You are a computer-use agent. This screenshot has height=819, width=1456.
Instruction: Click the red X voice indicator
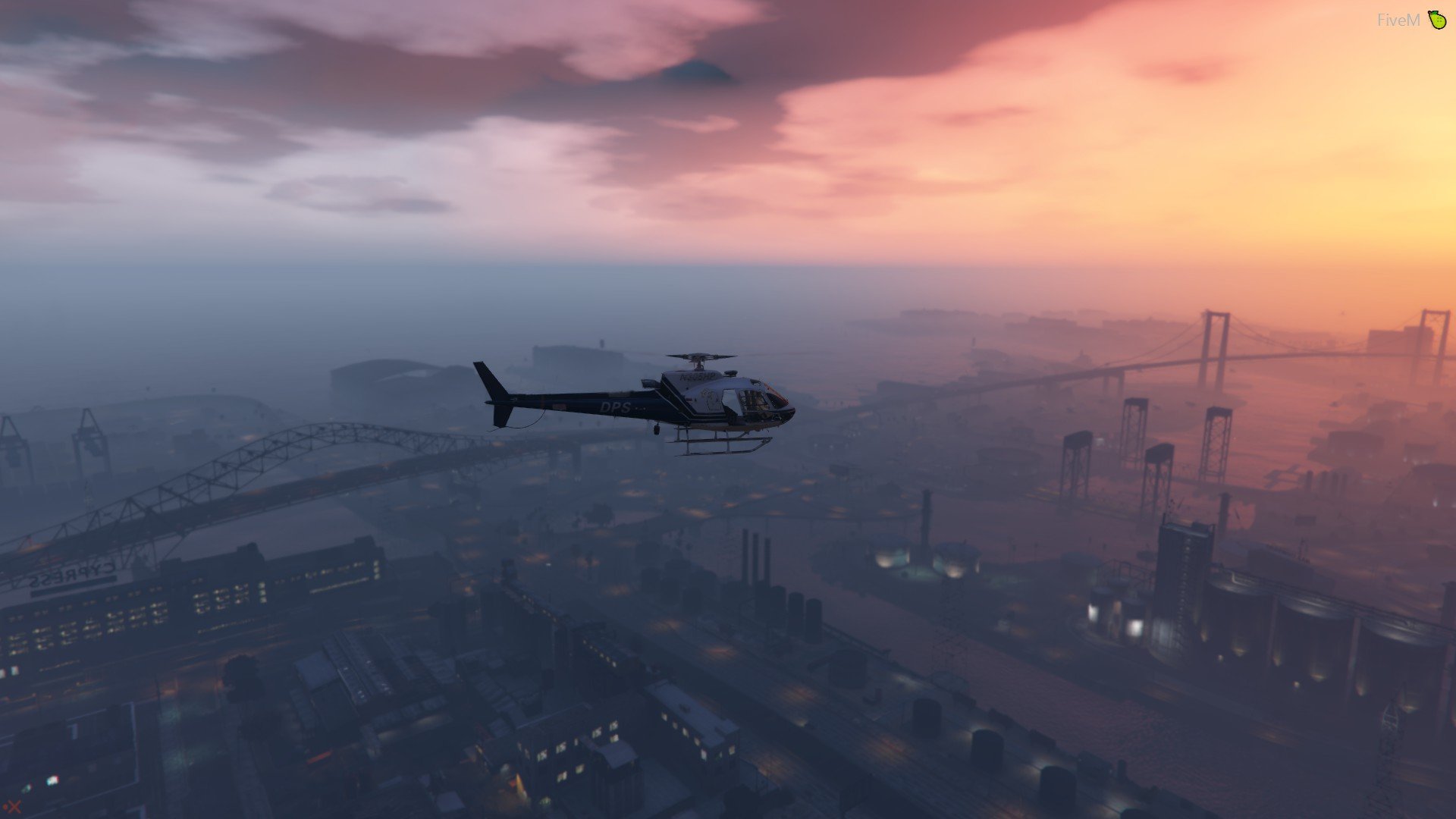pos(13,807)
